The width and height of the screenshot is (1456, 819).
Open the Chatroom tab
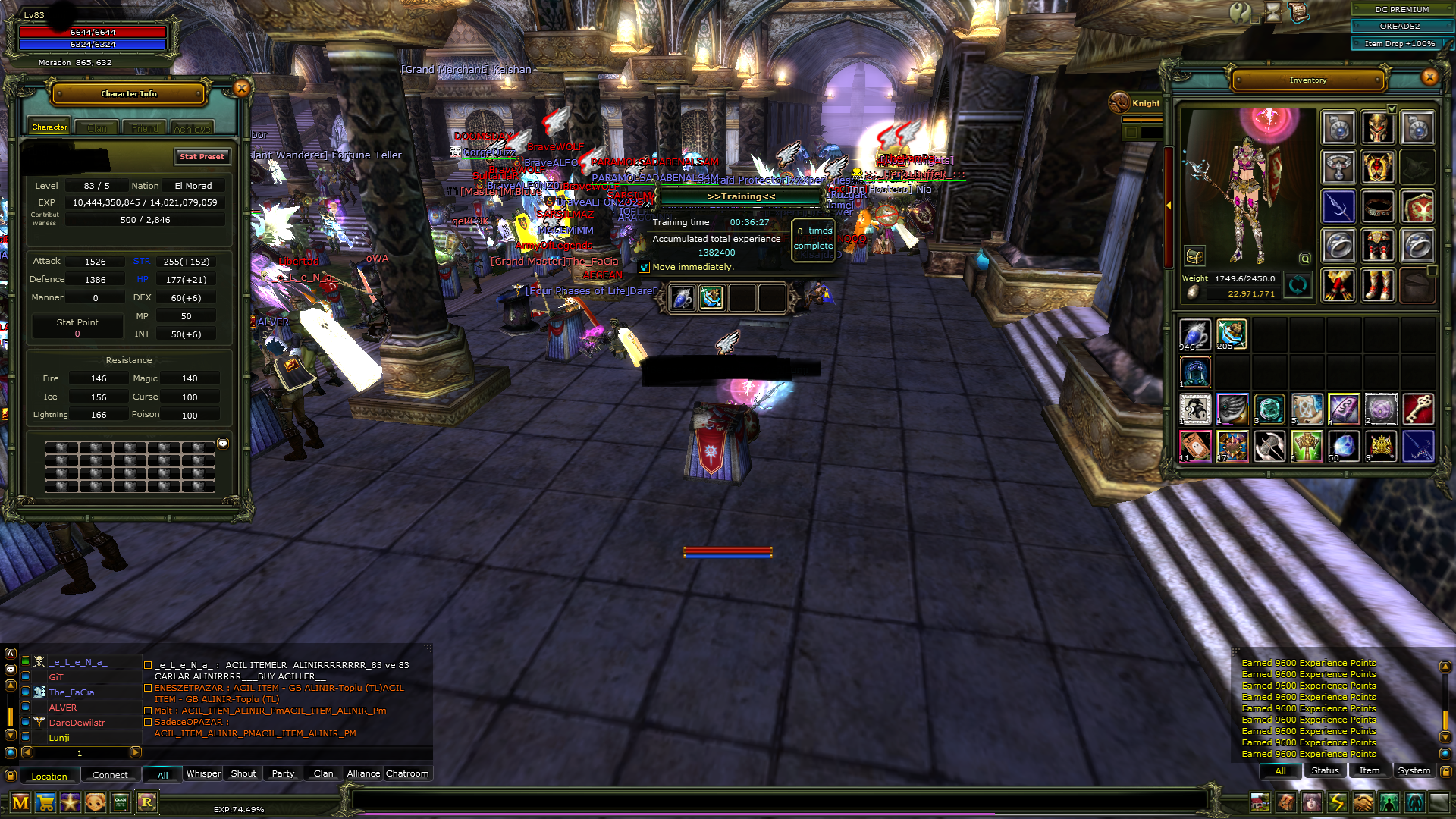click(407, 773)
